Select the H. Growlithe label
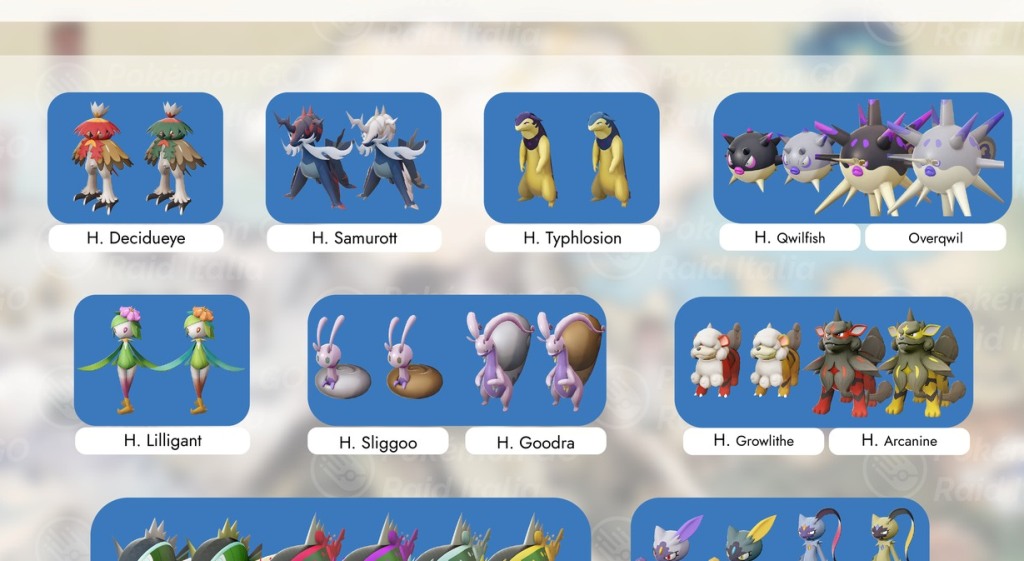This screenshot has width=1024, height=561. [x=754, y=441]
